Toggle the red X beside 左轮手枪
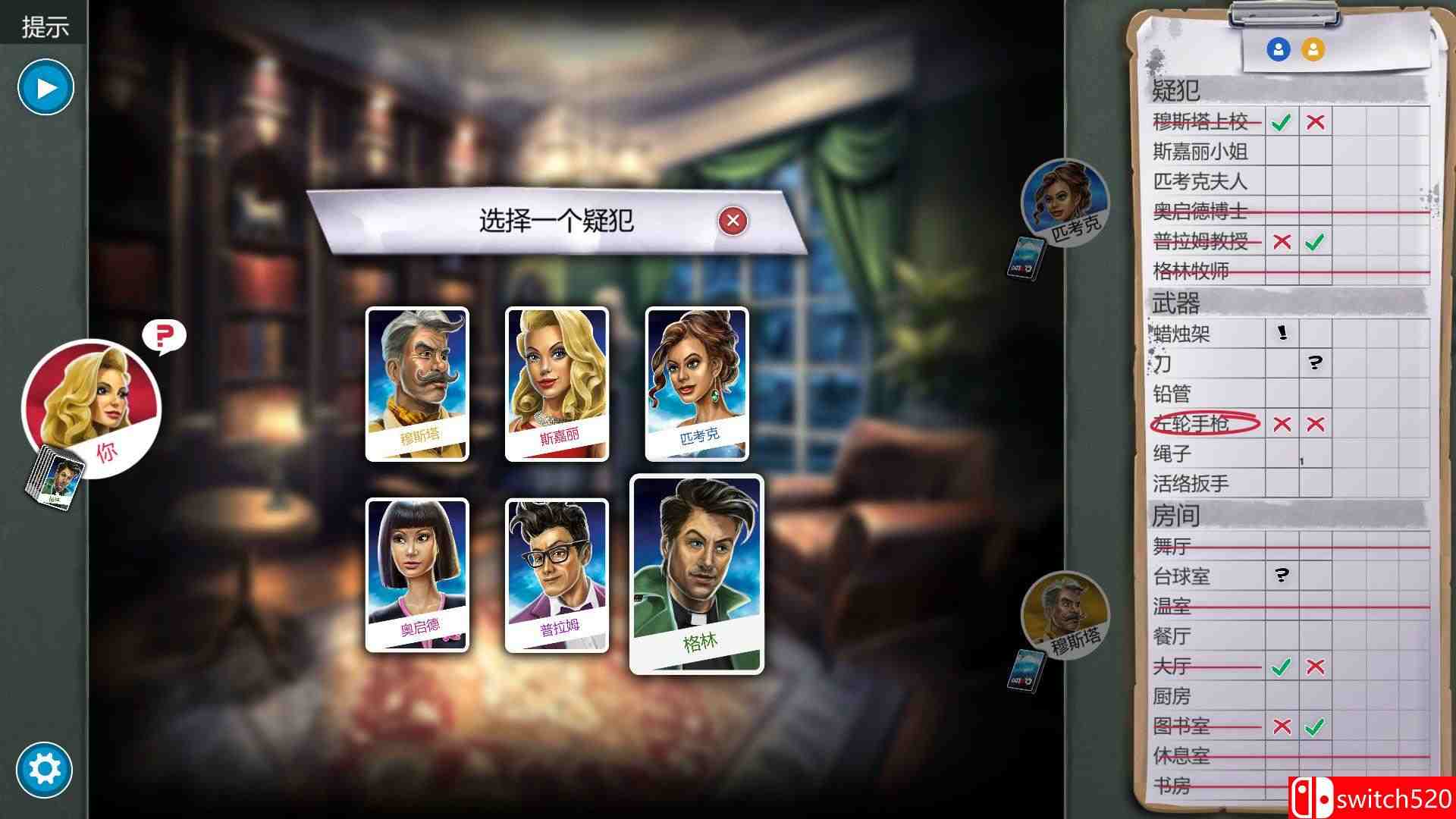The height and width of the screenshot is (819, 1456). tap(1282, 425)
